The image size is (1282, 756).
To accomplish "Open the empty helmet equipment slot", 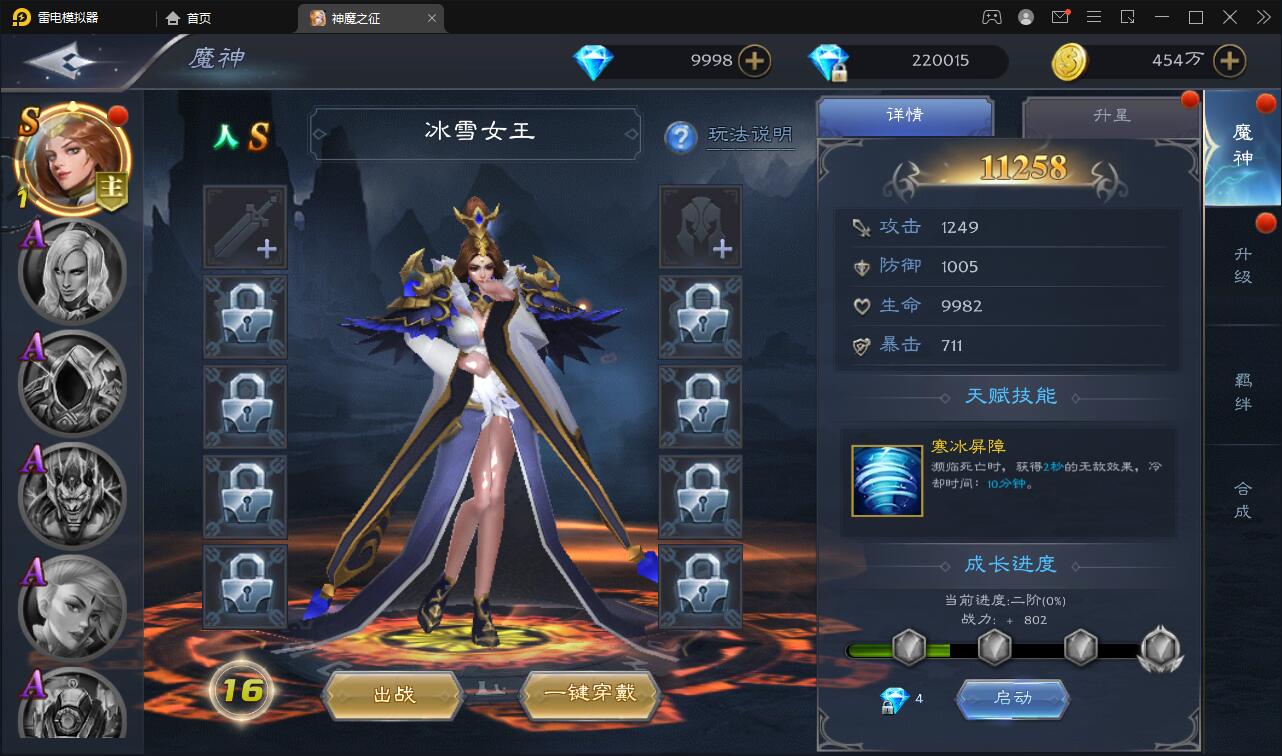I will pyautogui.click(x=700, y=227).
